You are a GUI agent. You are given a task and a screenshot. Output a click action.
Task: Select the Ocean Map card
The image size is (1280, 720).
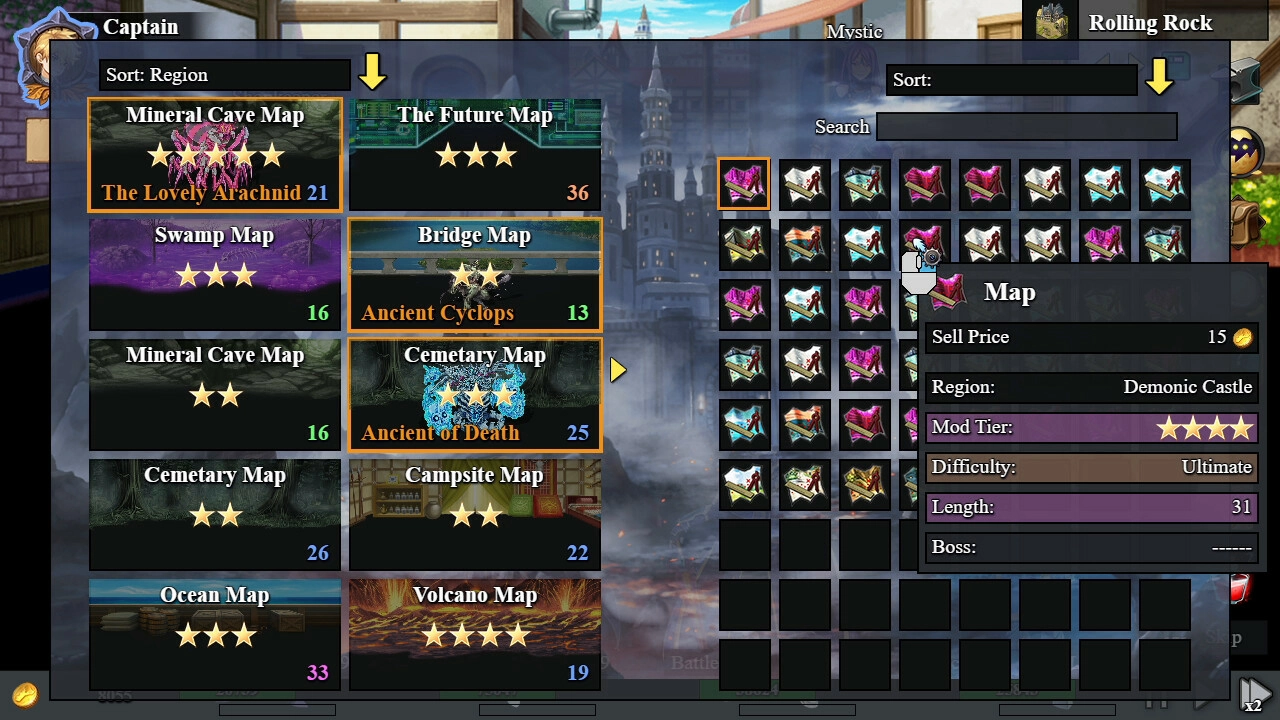click(x=215, y=634)
